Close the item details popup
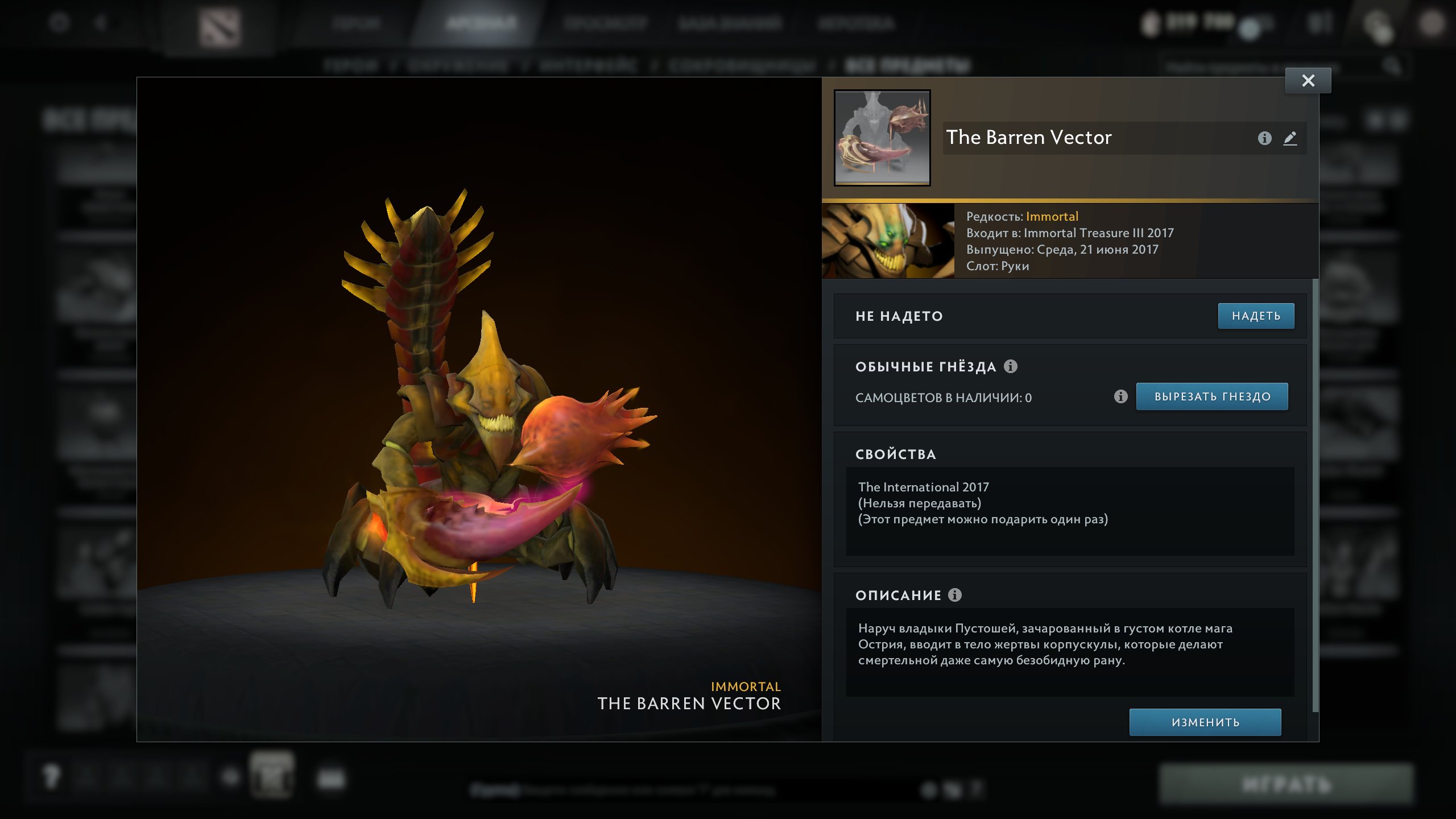The height and width of the screenshot is (819, 1456). pyautogui.click(x=1308, y=81)
